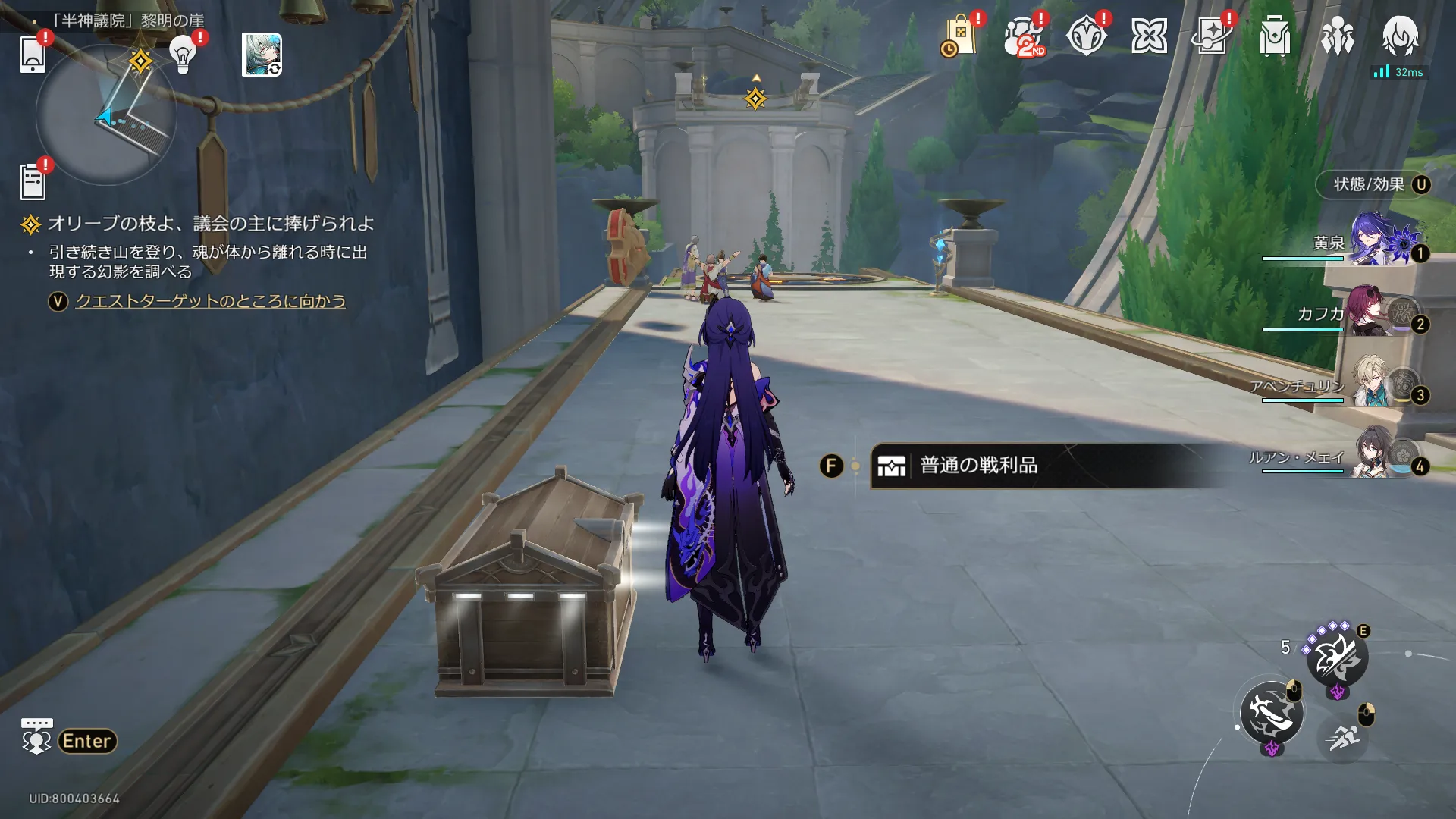1456x819 pixels.
Task: Open the shop bag icon with clock
Action: pyautogui.click(x=959, y=36)
